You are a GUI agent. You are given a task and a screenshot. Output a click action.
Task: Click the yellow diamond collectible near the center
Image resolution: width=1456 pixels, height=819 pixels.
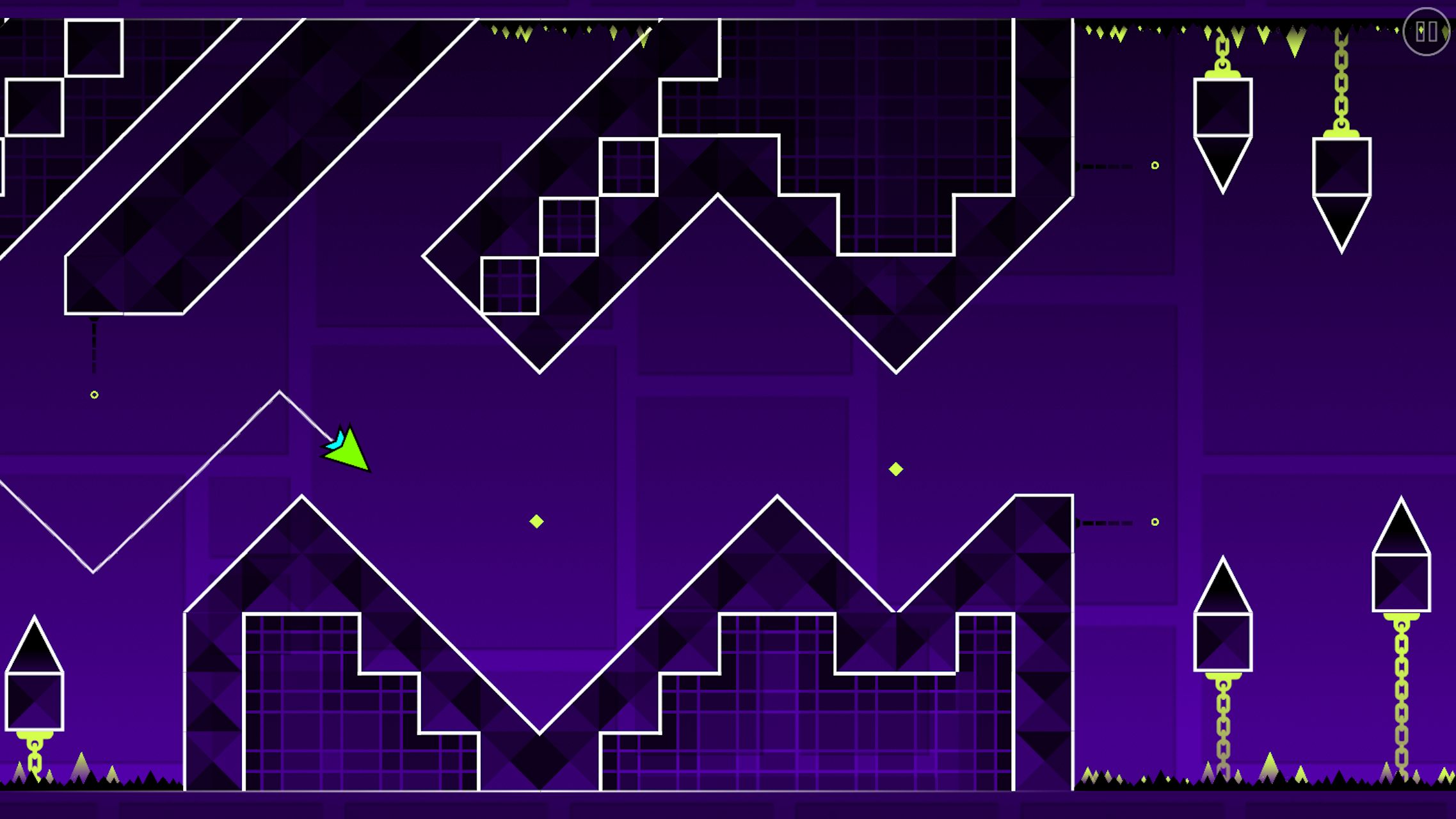535,521
